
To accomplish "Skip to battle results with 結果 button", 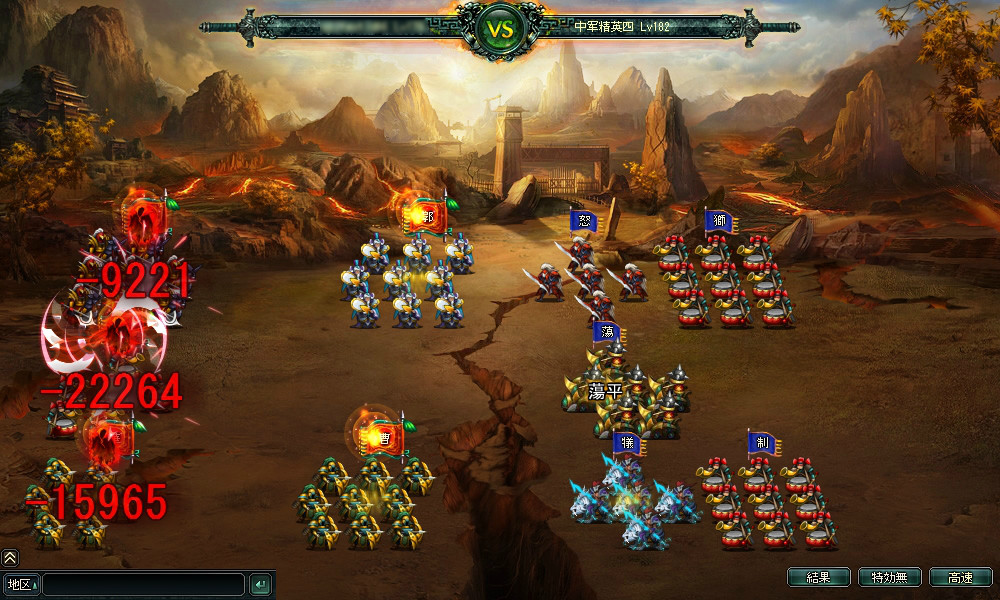I will tap(818, 578).
